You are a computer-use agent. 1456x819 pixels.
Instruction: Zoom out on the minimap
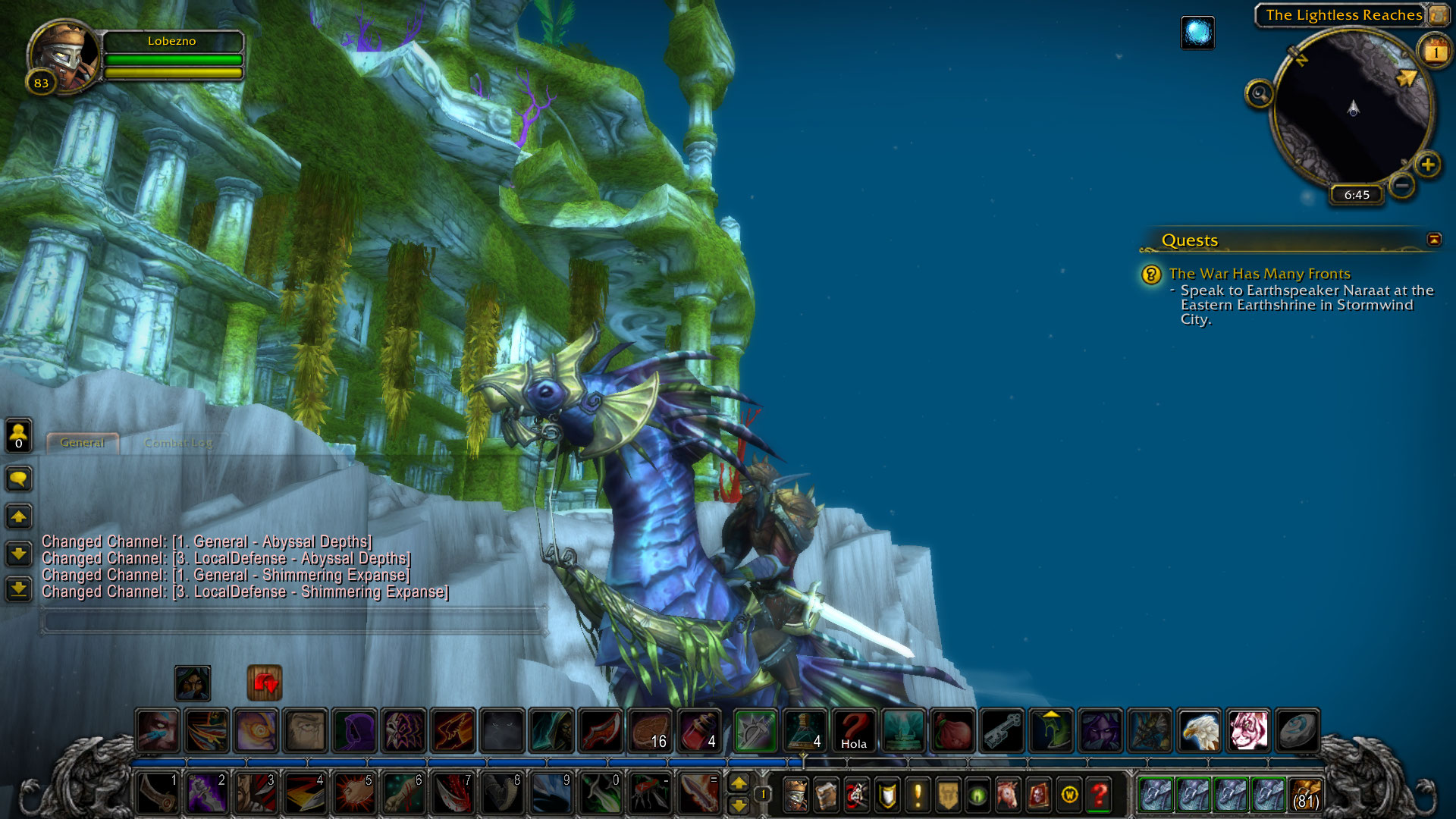pos(1402,185)
